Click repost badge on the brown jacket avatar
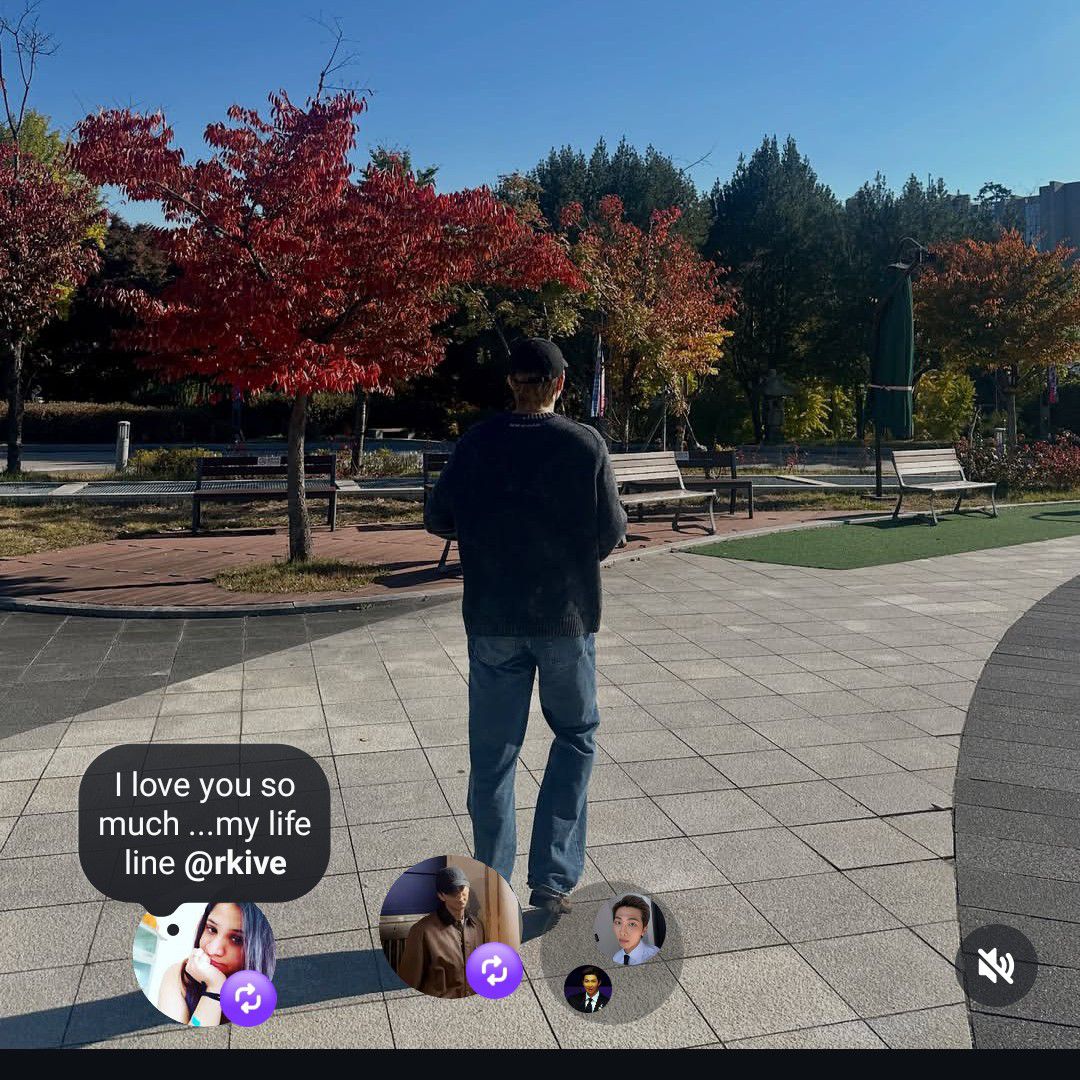Viewport: 1080px width, 1080px height. 494,970
